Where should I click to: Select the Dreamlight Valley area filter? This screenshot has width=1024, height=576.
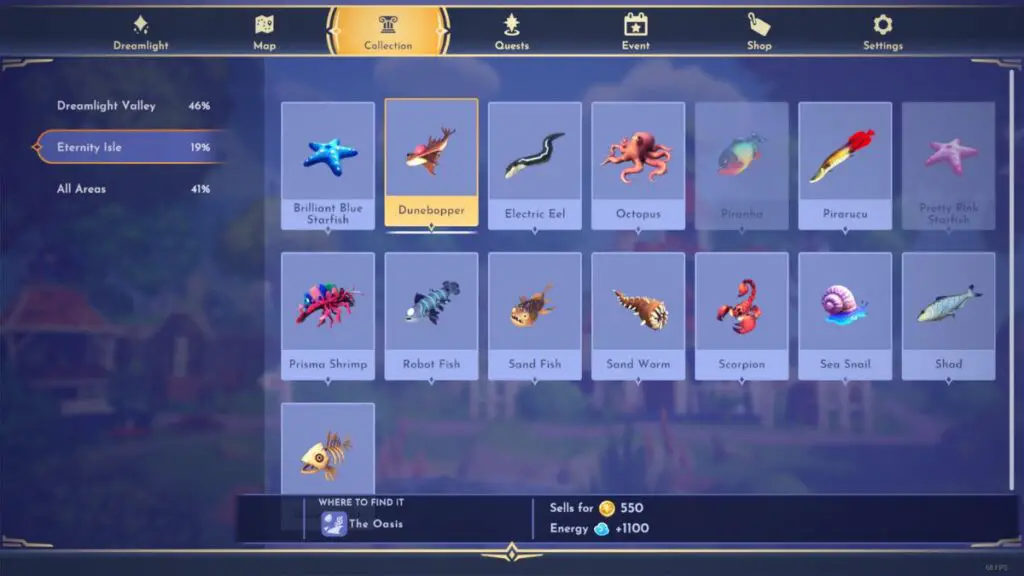[132, 106]
